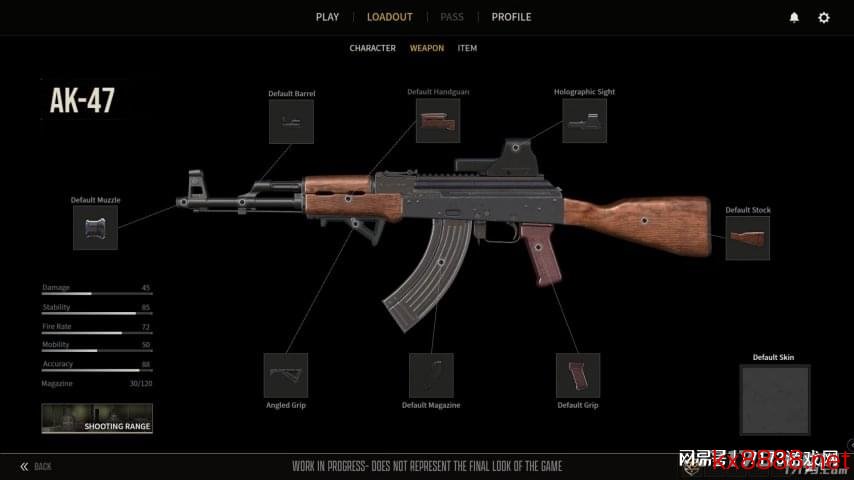Open the Default Muzzle slot
This screenshot has height=480, width=854.
pos(95,227)
